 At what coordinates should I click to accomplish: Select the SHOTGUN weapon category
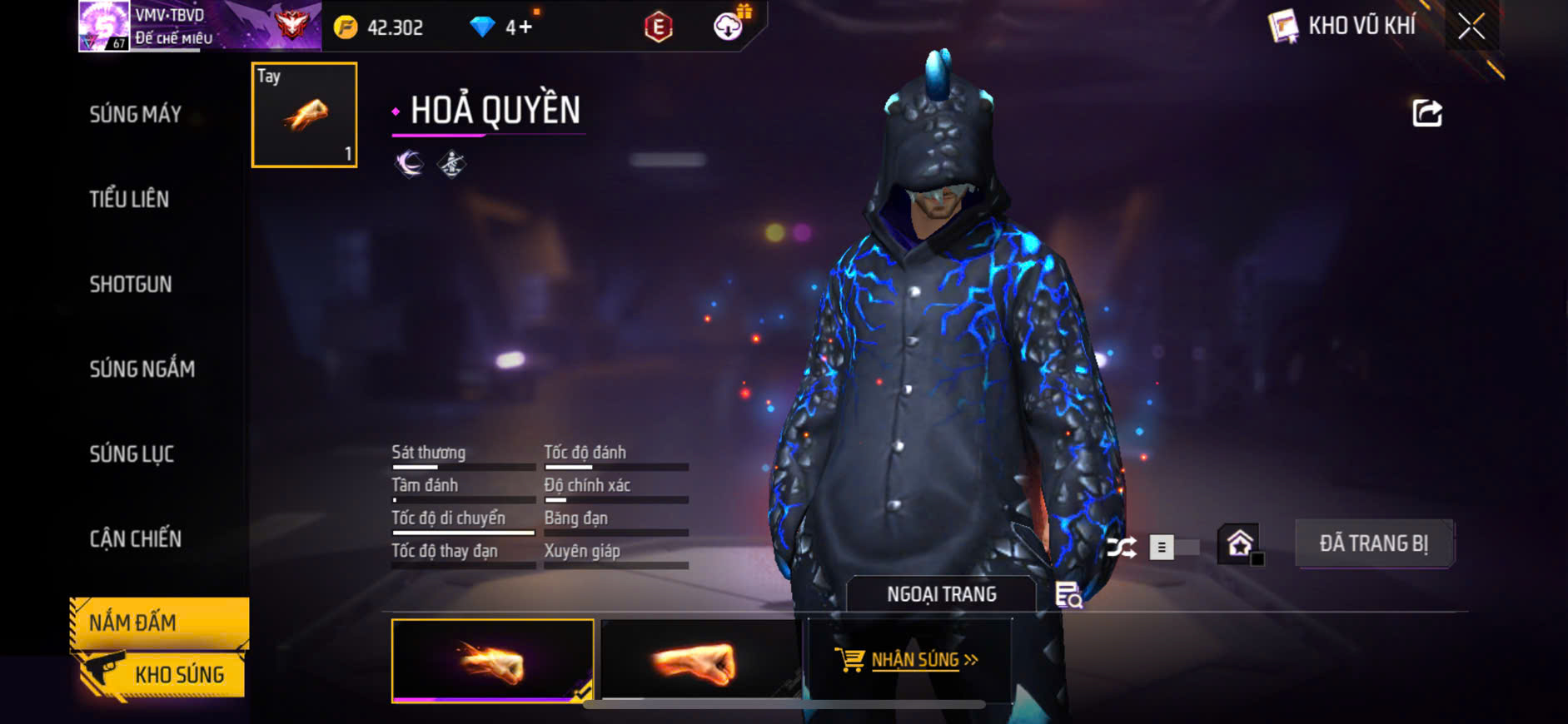[x=131, y=285]
